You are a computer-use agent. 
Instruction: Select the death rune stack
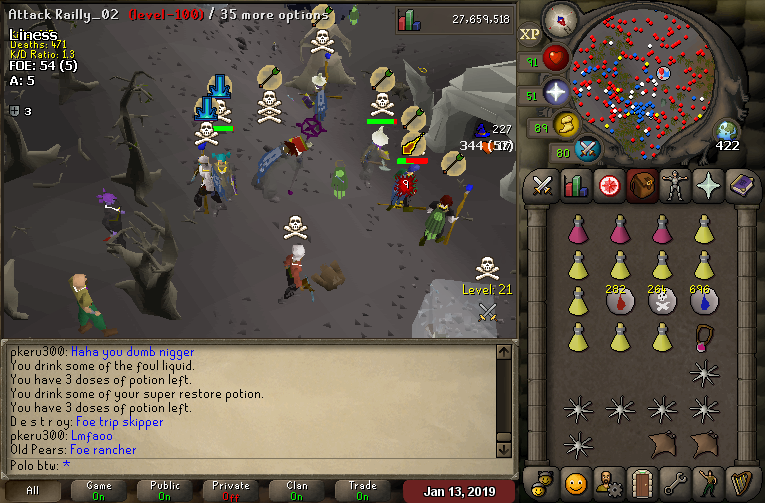[662, 300]
